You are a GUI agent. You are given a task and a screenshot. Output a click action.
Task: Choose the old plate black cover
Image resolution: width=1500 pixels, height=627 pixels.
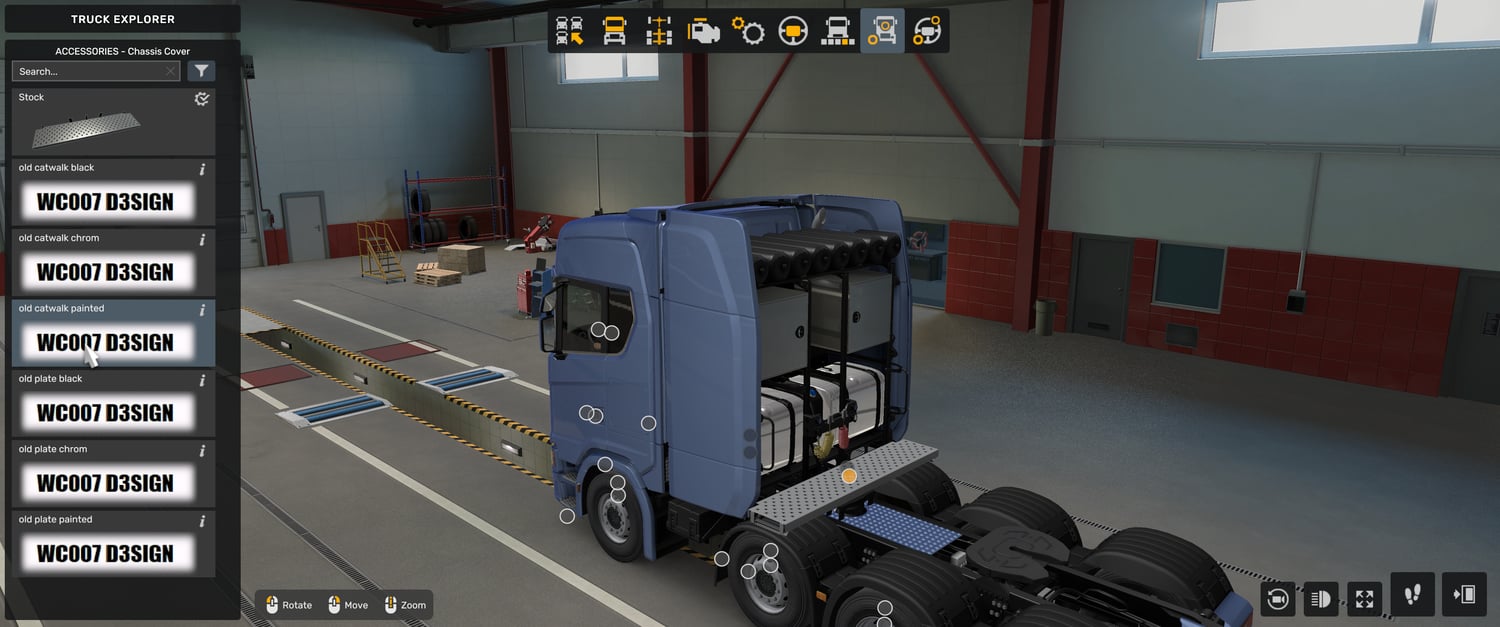(x=113, y=405)
